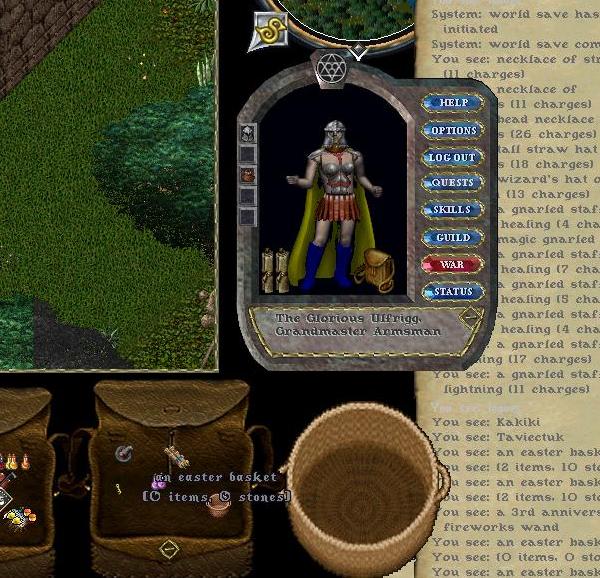Pick the small brown basket in the backpack
Image resolution: width=600 pixels, height=578 pixels.
click(x=217, y=503)
